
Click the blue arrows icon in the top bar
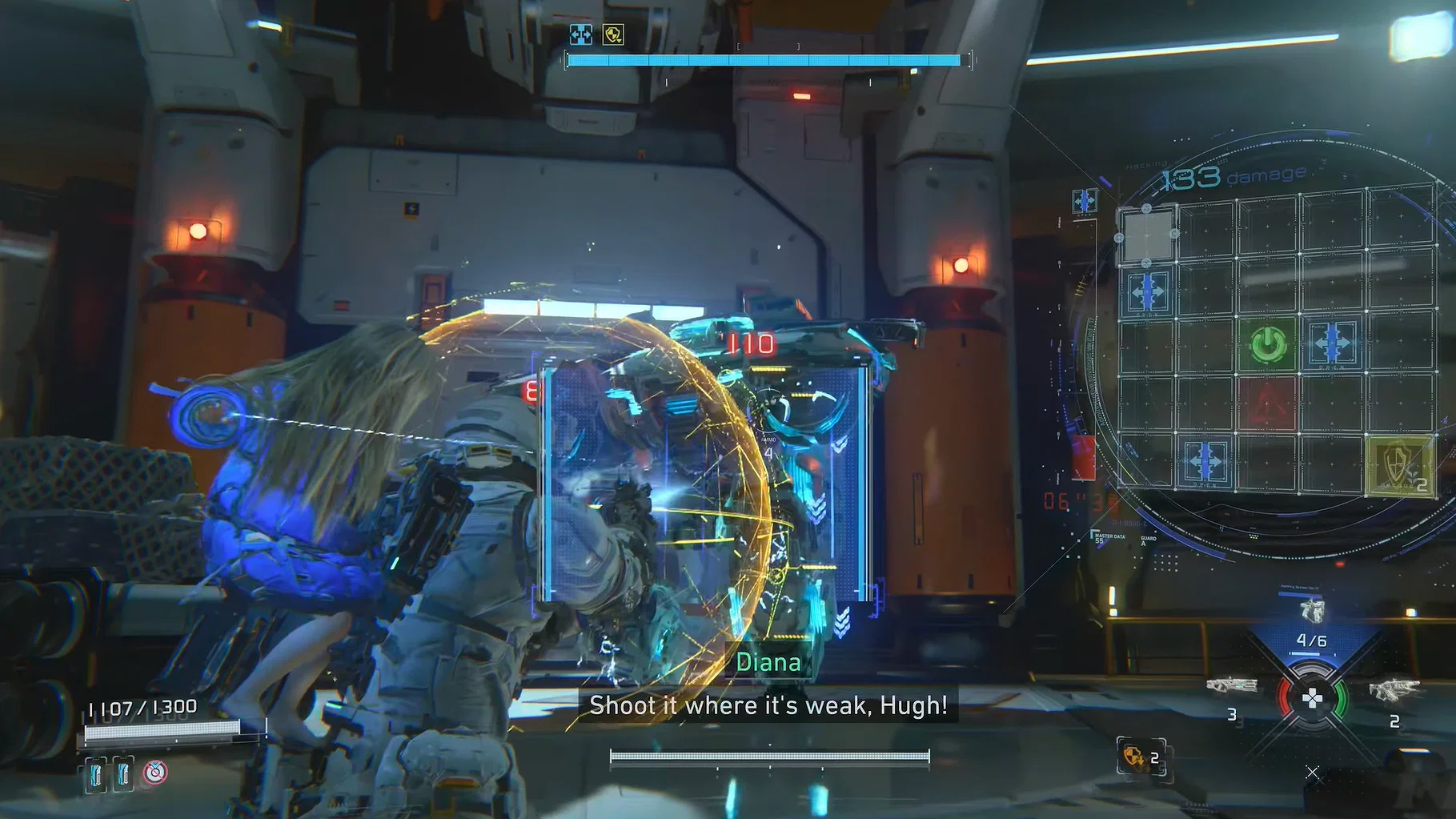coord(580,34)
